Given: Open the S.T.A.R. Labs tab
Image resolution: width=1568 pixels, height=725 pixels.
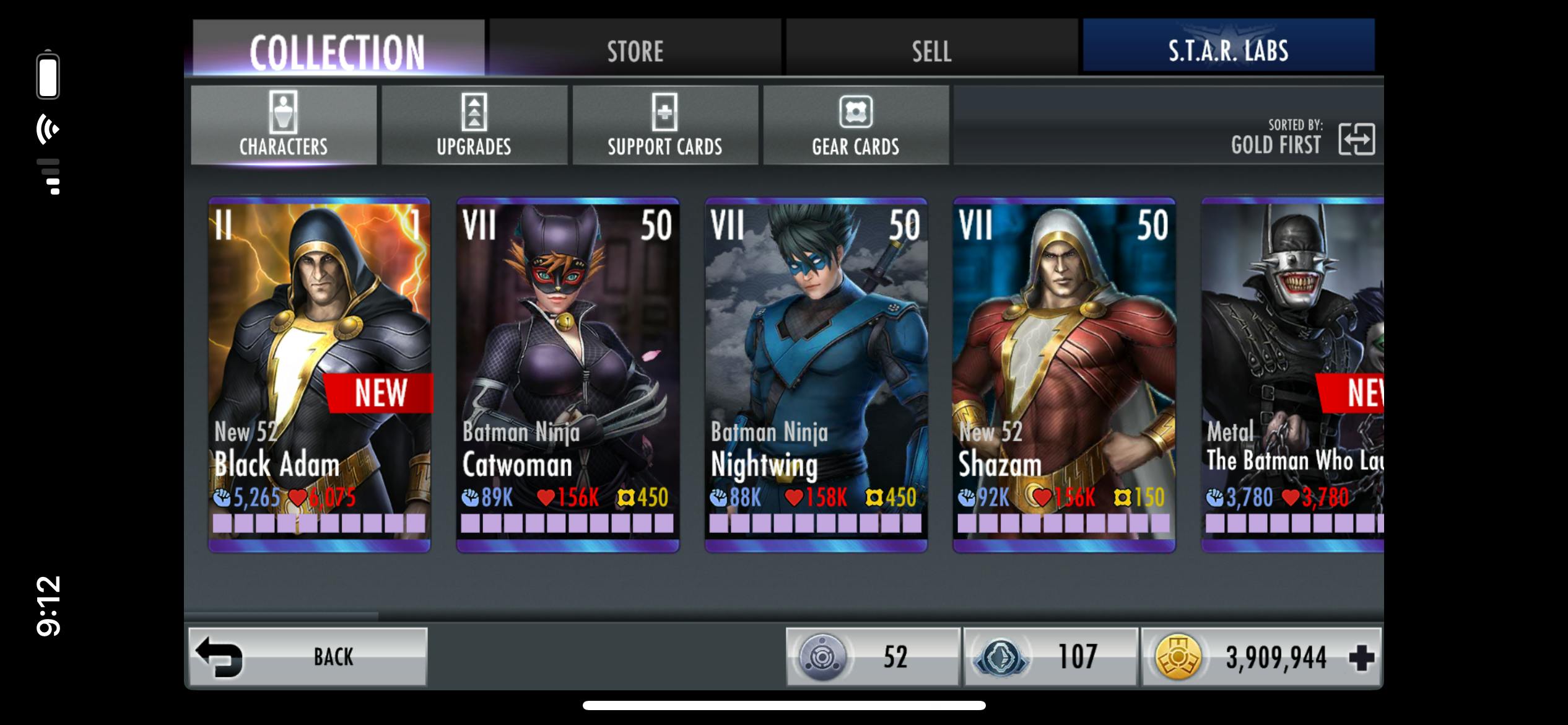Looking at the screenshot, I should tap(1228, 50).
